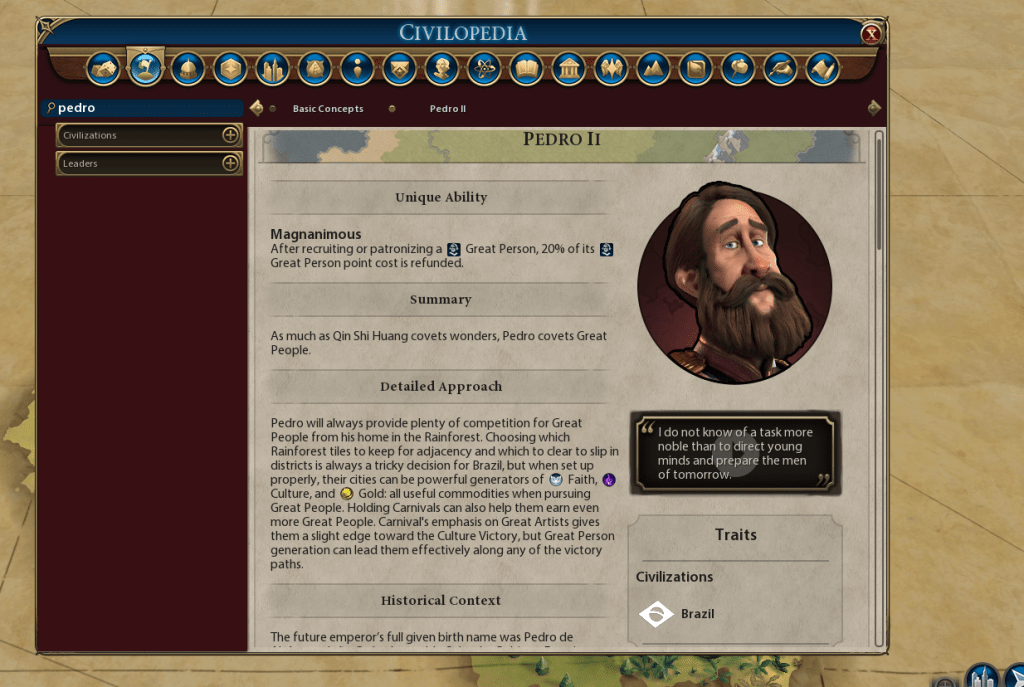Go to the previous page arrow

coord(257,108)
